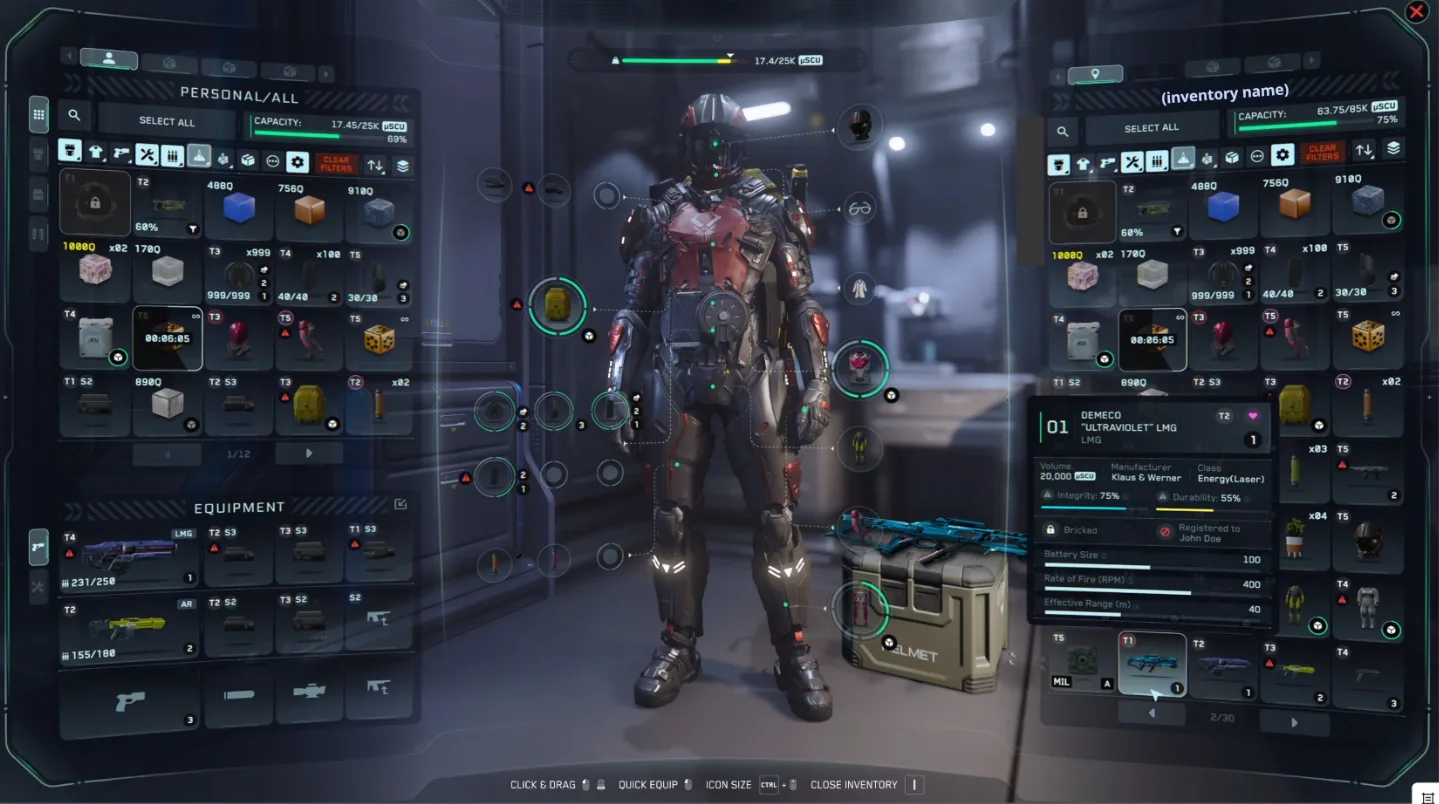Click the search magnifier on the left panel
This screenshot has width=1439, height=804.
[x=74, y=115]
